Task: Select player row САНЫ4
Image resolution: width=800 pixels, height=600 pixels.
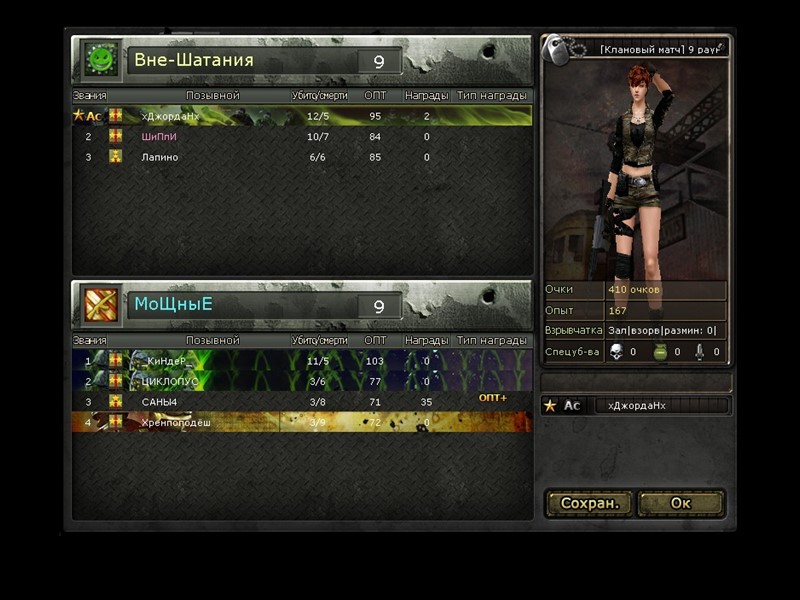Action: [x=300, y=402]
